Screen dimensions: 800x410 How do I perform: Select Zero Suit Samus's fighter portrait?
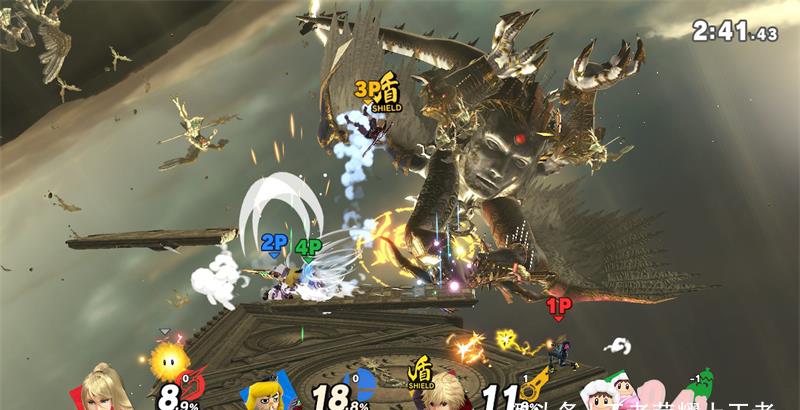click(x=105, y=388)
